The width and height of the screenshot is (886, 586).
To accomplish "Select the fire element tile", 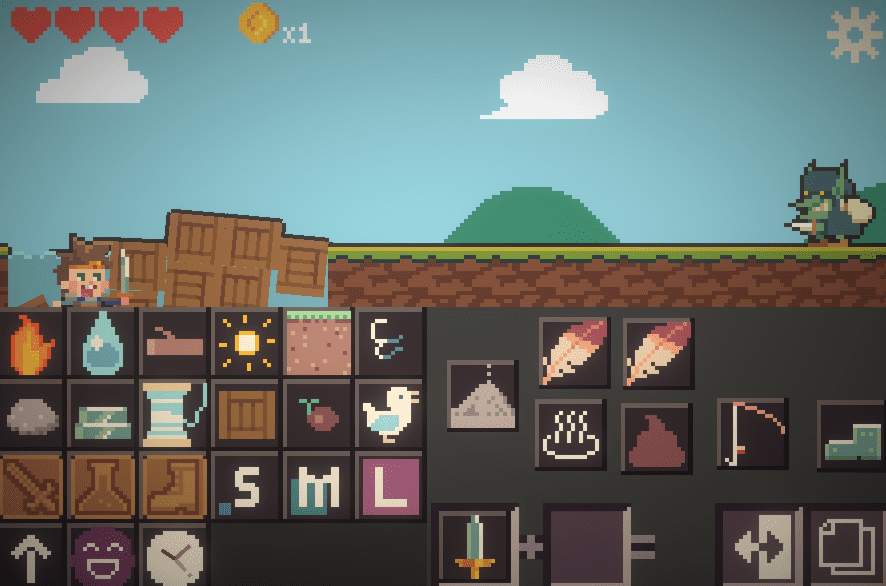I will [x=32, y=343].
